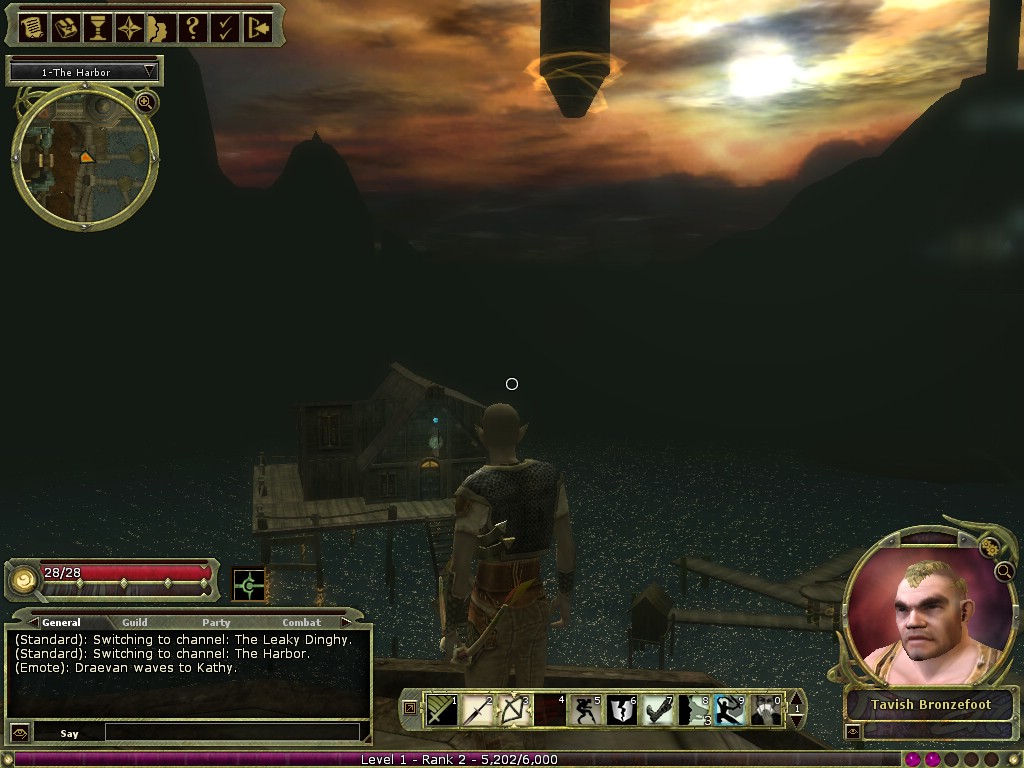Viewport: 1024px width, 768px height.
Task: Switch to the Party chat tab
Action: click(216, 622)
